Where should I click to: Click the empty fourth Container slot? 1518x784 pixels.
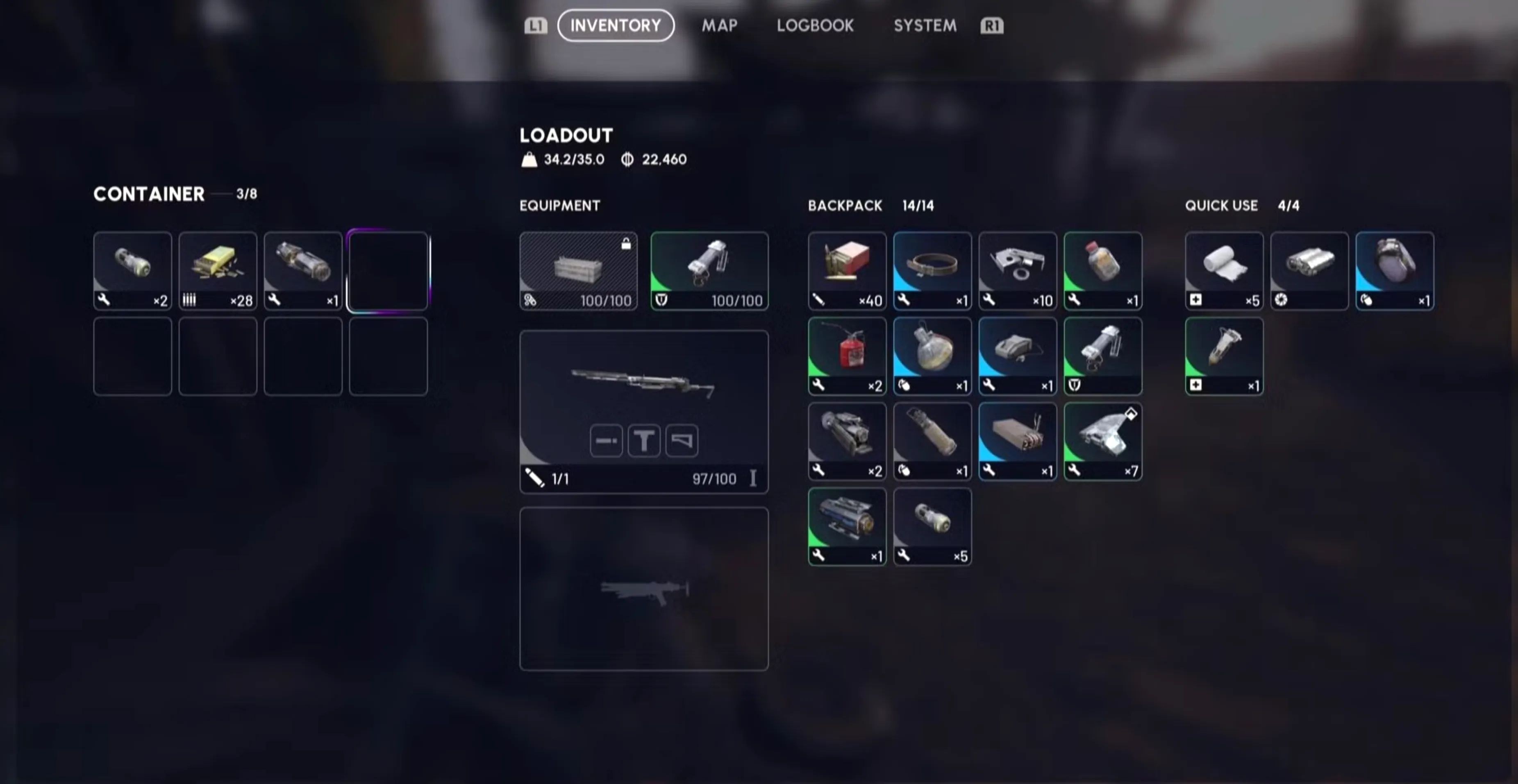coord(389,271)
